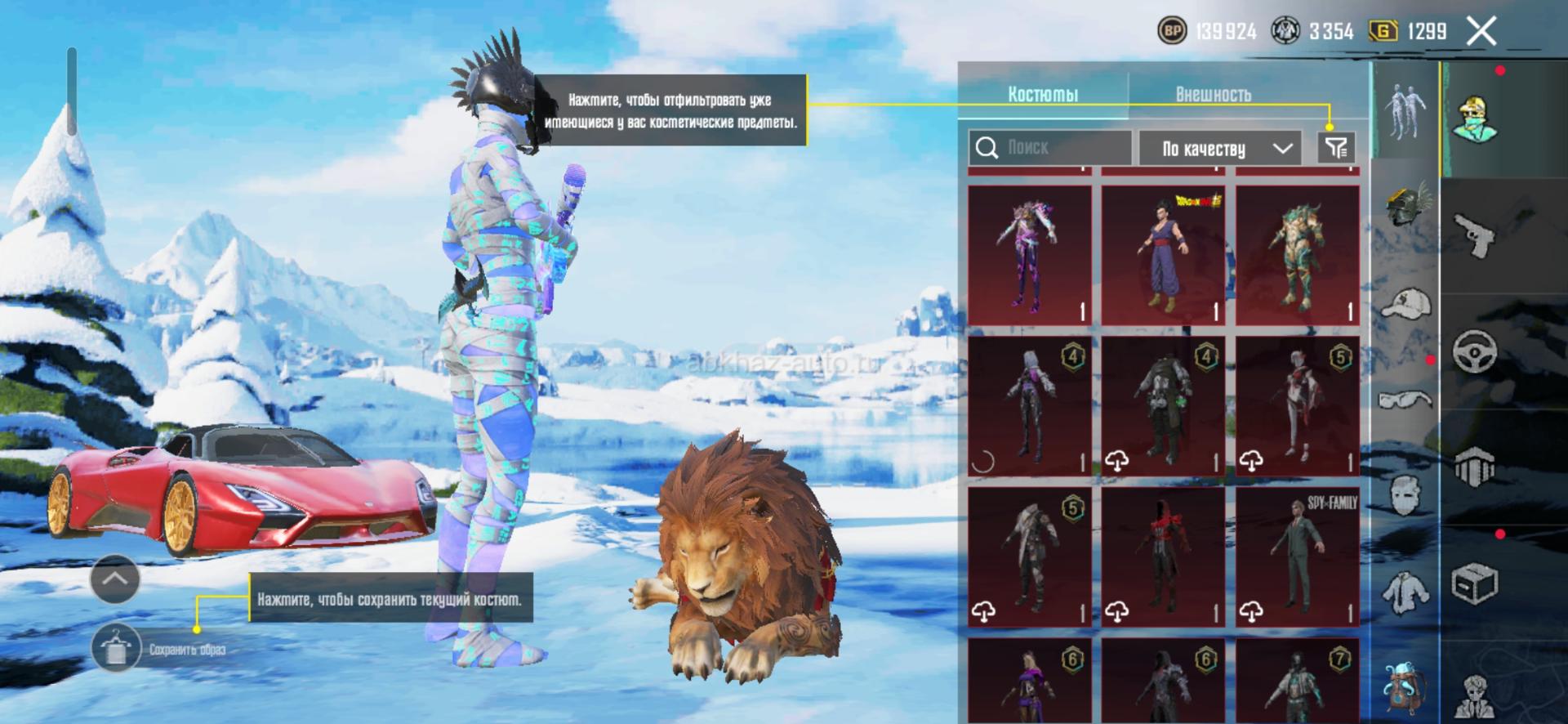
Task: Close the inventory screen with the X
Action: point(1481,32)
